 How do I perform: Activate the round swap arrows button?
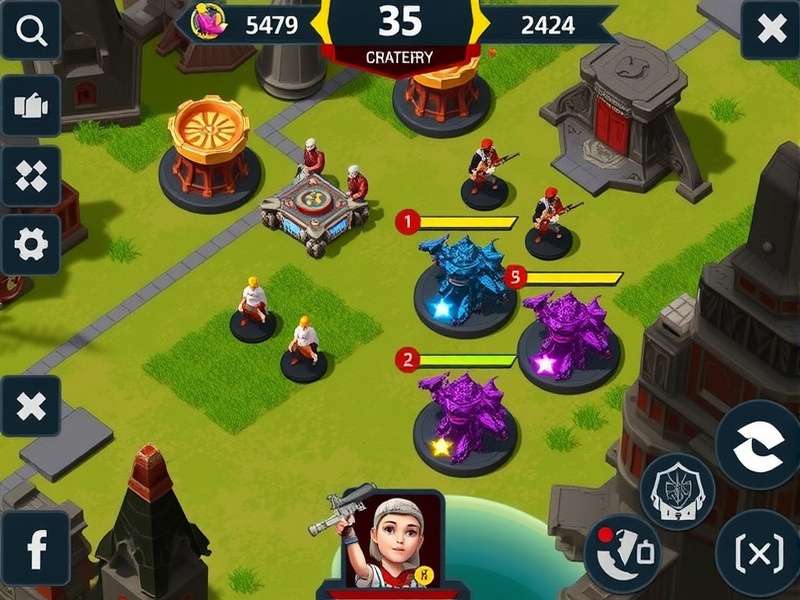(x=760, y=445)
